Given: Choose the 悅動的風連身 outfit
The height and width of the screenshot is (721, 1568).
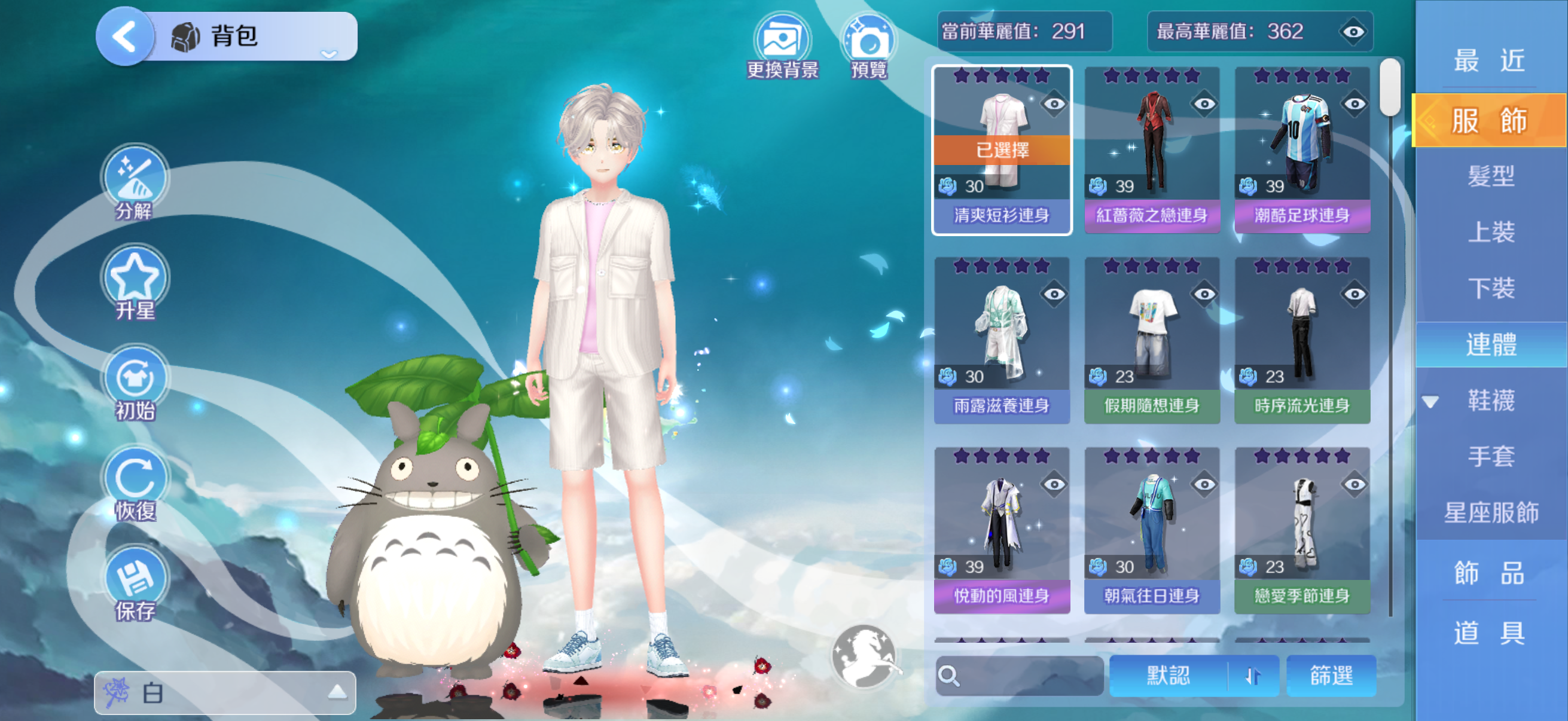Looking at the screenshot, I should click(x=1001, y=530).
